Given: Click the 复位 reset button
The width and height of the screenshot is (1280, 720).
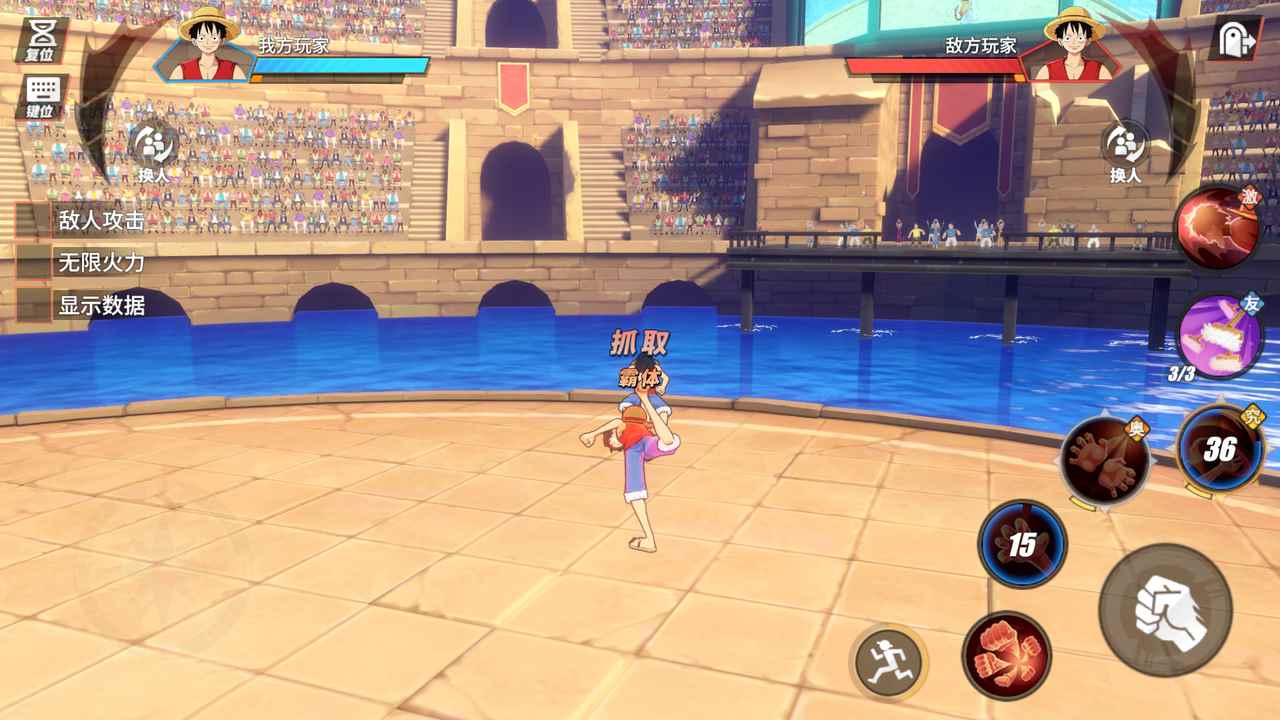Looking at the screenshot, I should (41, 40).
